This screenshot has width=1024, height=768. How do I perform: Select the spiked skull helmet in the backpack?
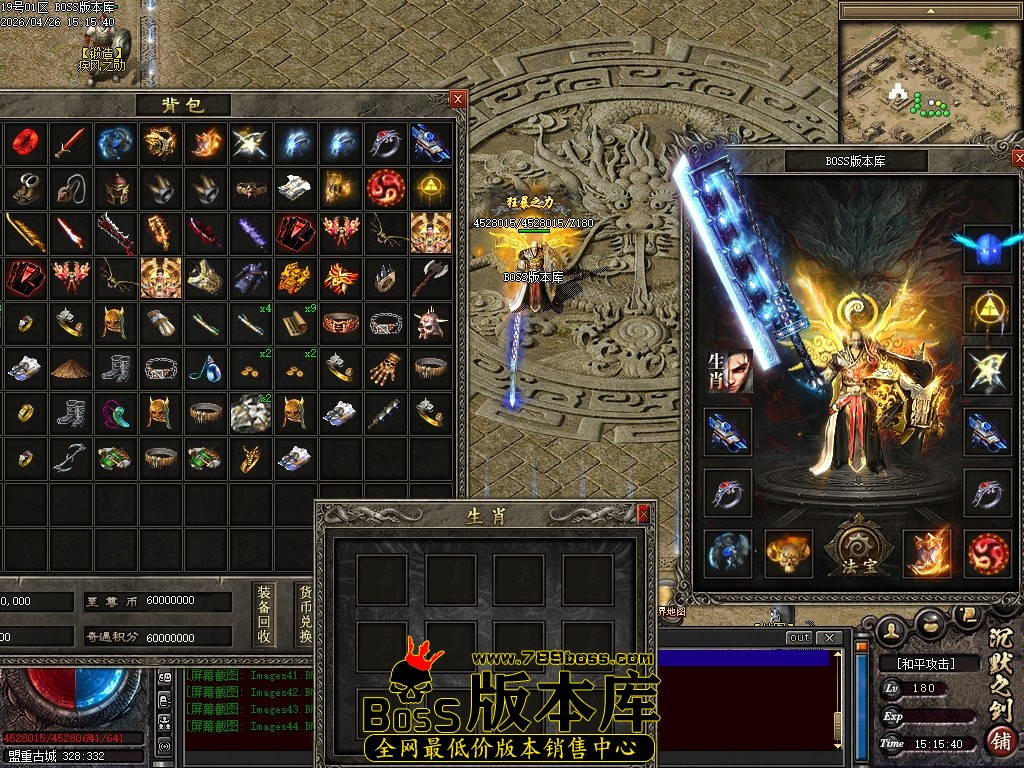pyautogui.click(x=429, y=322)
